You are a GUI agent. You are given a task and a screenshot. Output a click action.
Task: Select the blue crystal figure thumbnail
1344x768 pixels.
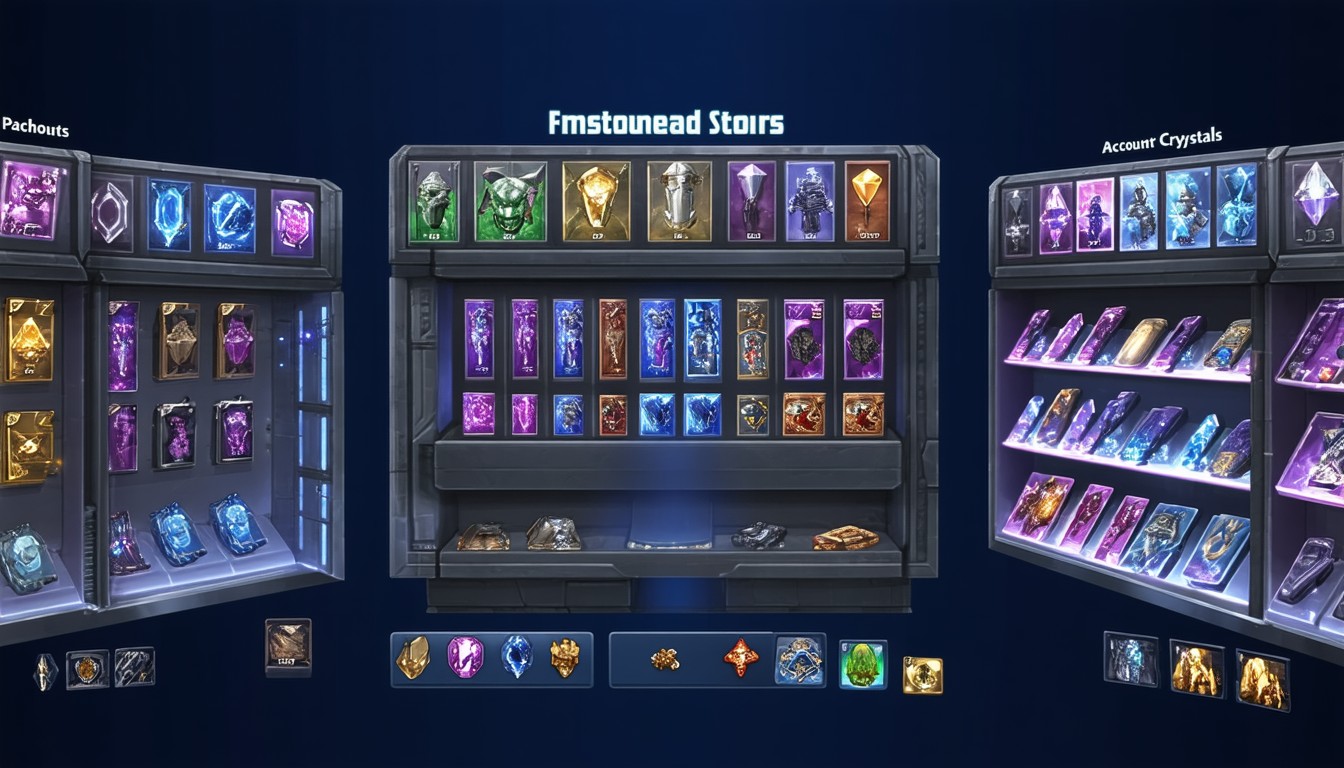click(1129, 658)
